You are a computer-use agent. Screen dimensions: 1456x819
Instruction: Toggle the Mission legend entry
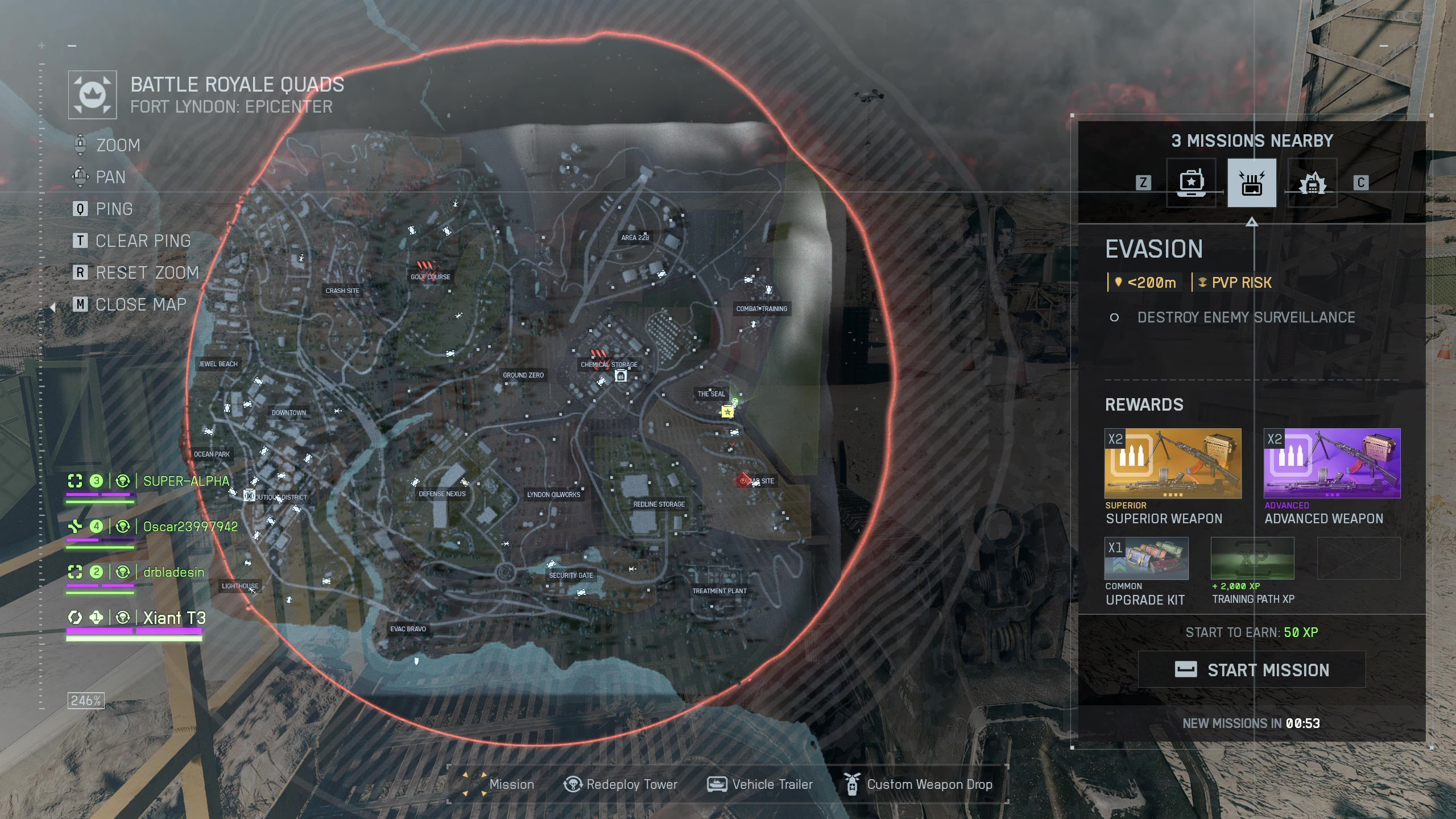[x=499, y=784]
